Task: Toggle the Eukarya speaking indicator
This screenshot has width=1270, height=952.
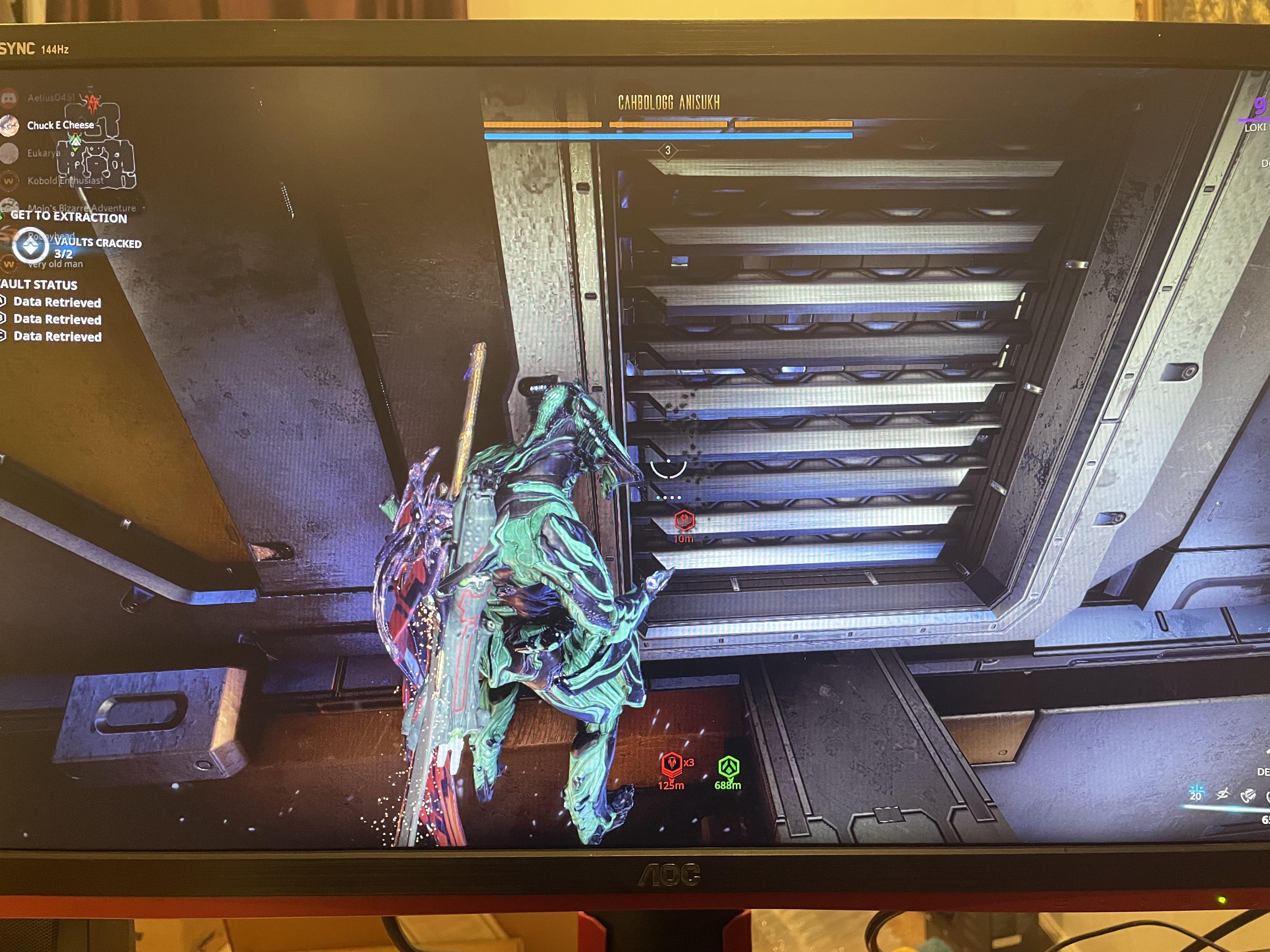Action: tap(8, 152)
